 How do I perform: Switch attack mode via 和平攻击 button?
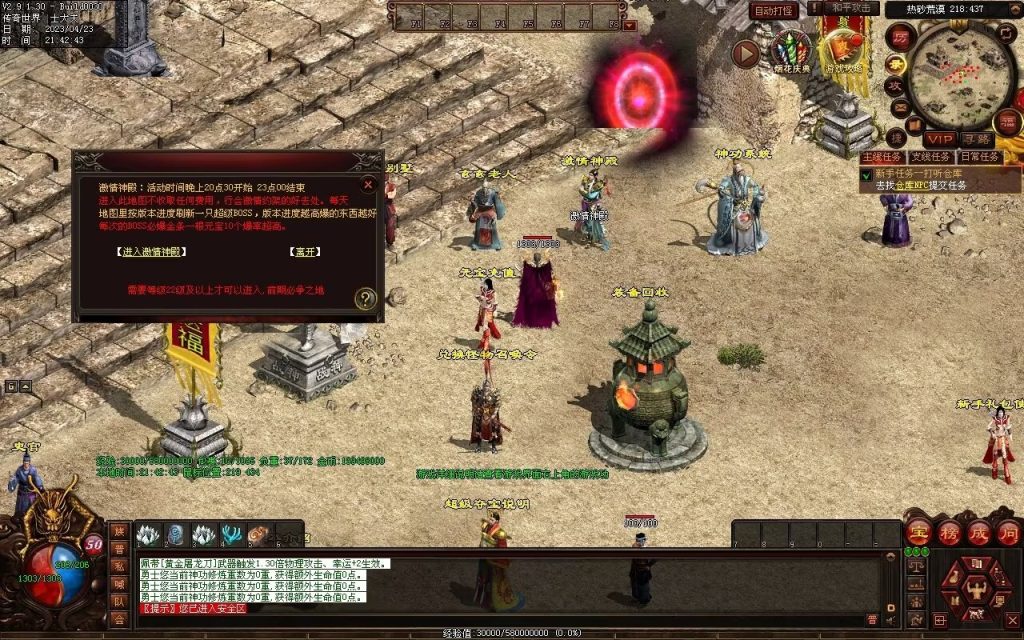(x=850, y=9)
